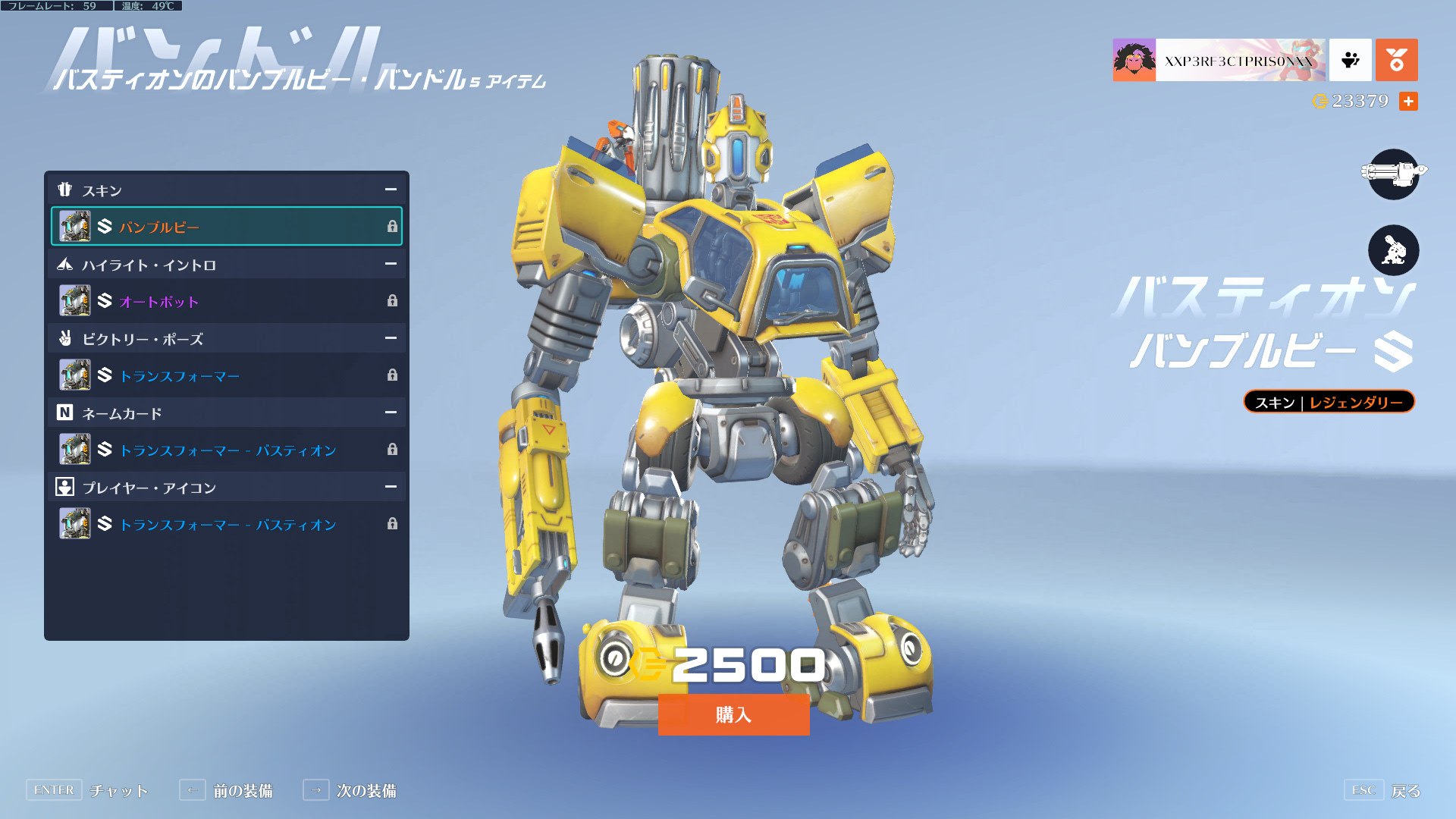Click the orange challenges icon button
1456x819 pixels.
point(1396,60)
